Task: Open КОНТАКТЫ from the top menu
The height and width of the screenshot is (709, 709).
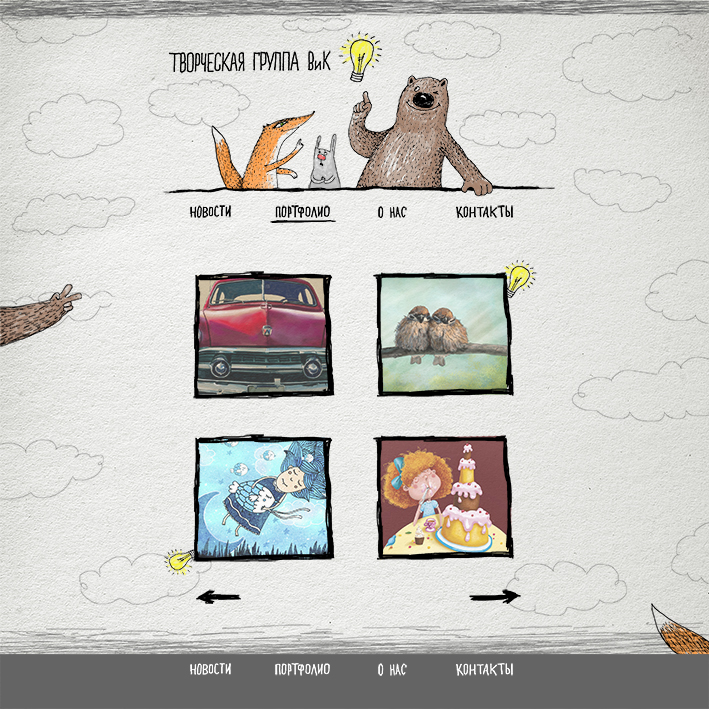Action: 484,212
